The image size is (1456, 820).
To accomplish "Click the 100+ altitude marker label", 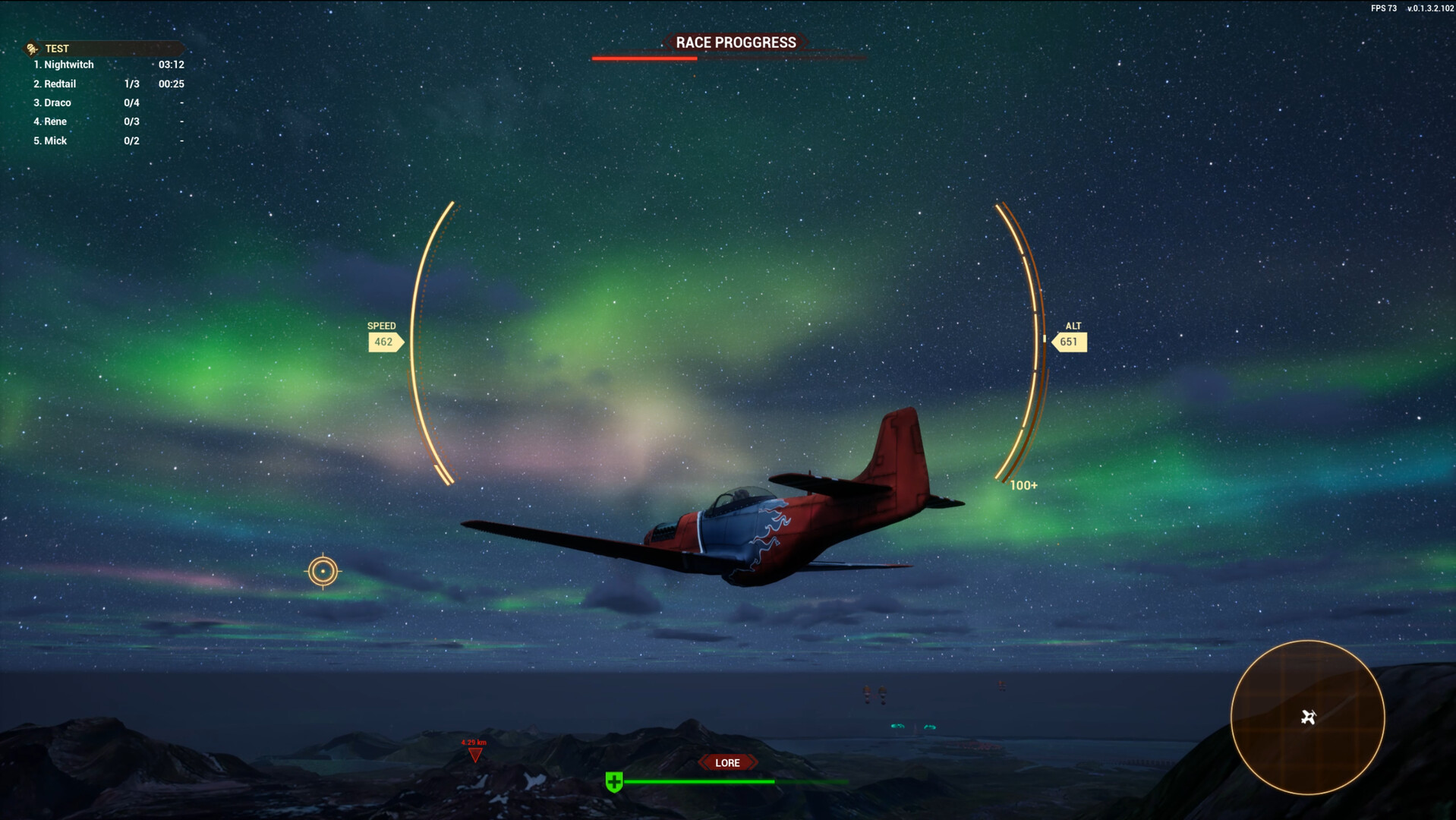I will (x=1023, y=484).
